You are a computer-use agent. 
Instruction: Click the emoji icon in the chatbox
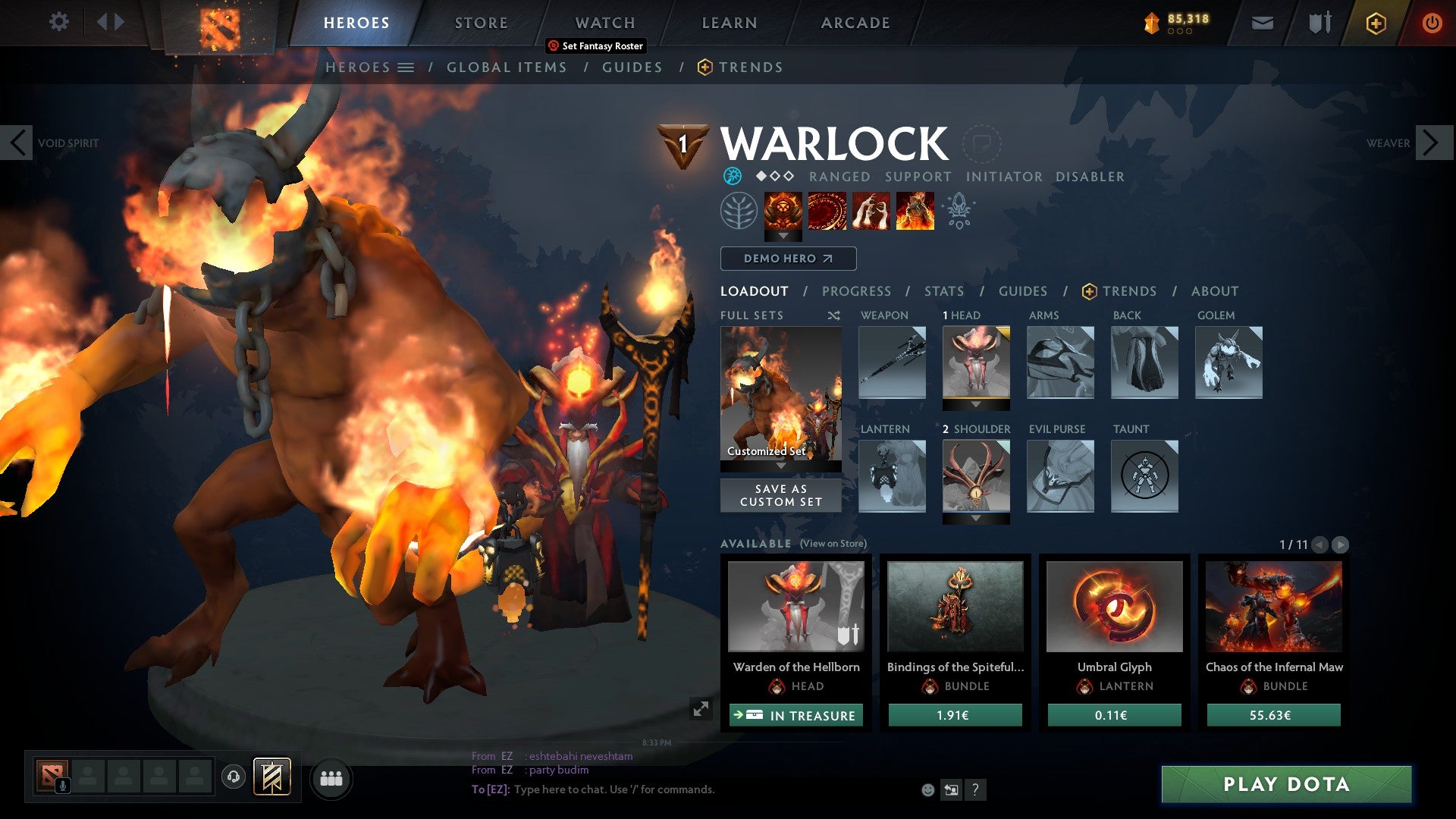click(927, 790)
